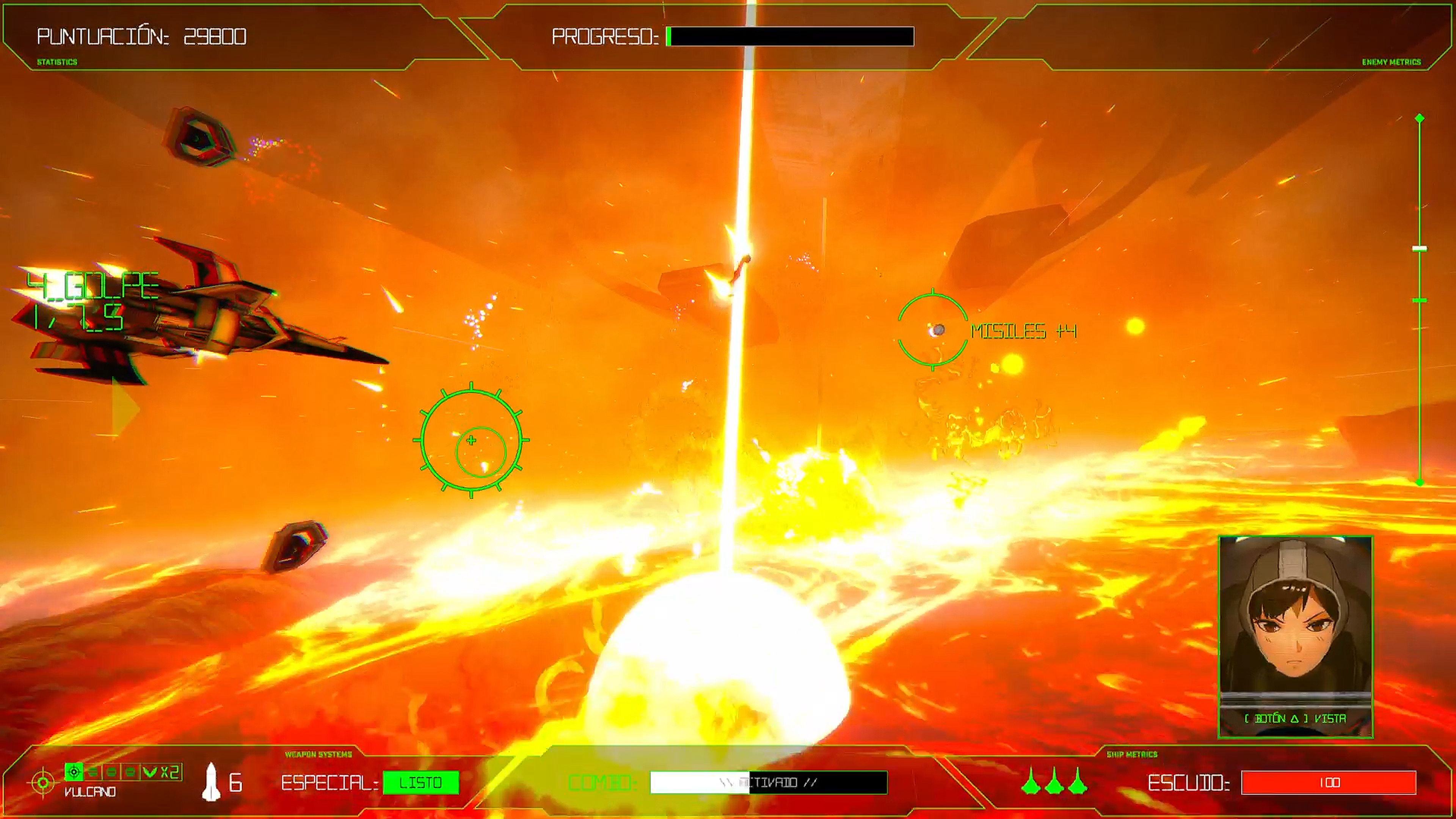
Task: Activate the green LISTO special indicator
Action: 420,782
